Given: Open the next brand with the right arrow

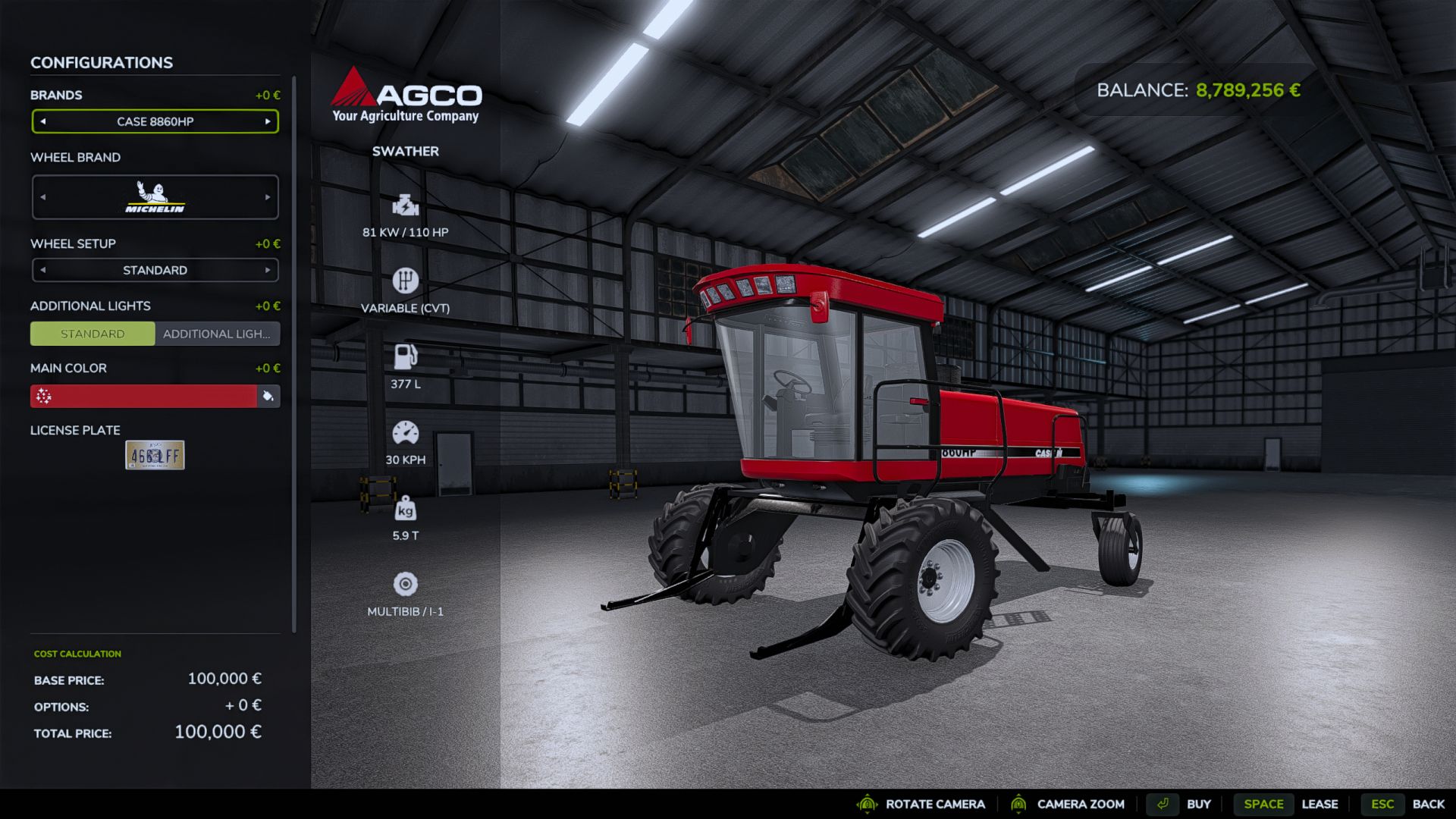Looking at the screenshot, I should click(268, 121).
